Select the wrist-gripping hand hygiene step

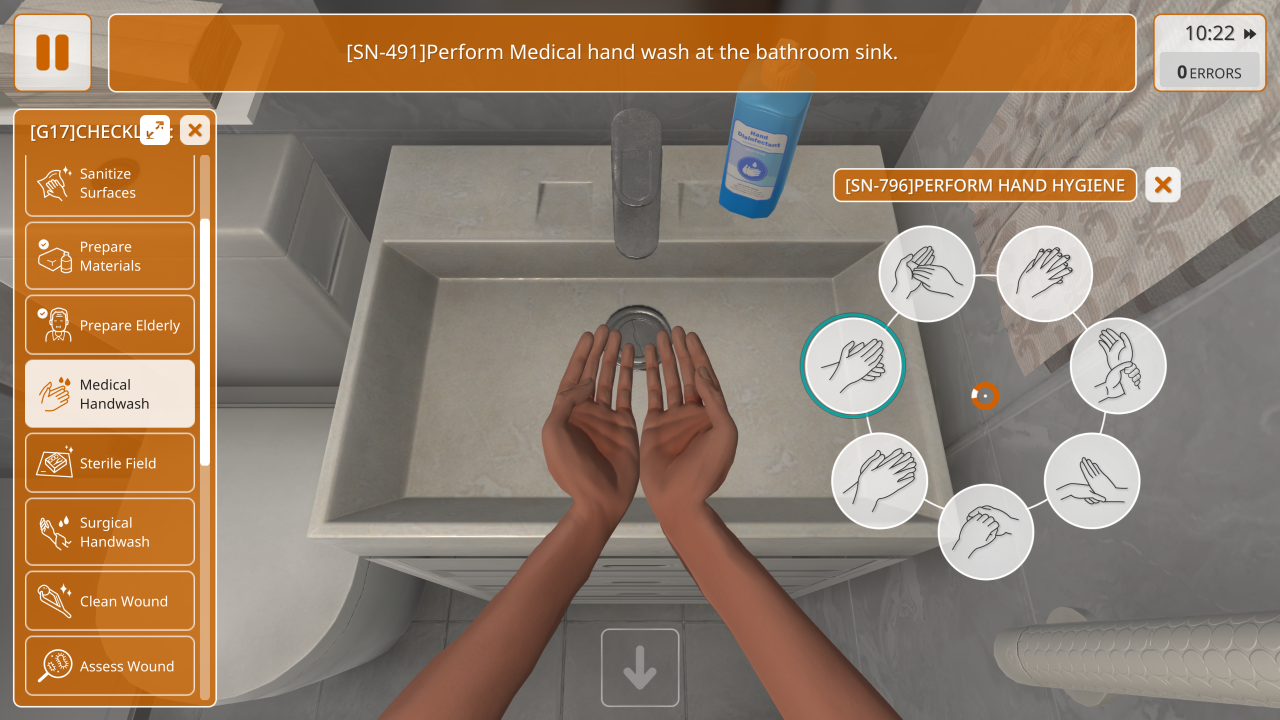coord(1118,366)
